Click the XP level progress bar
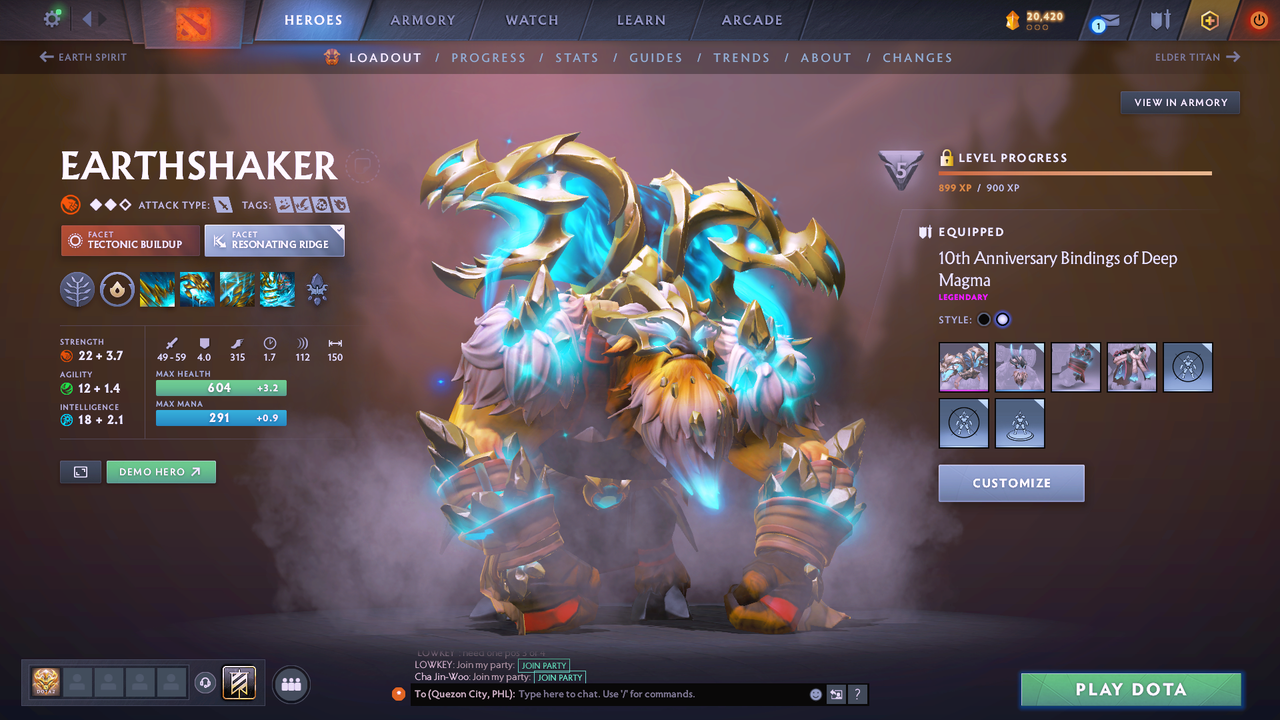Viewport: 1280px width, 720px height. tap(1075, 172)
